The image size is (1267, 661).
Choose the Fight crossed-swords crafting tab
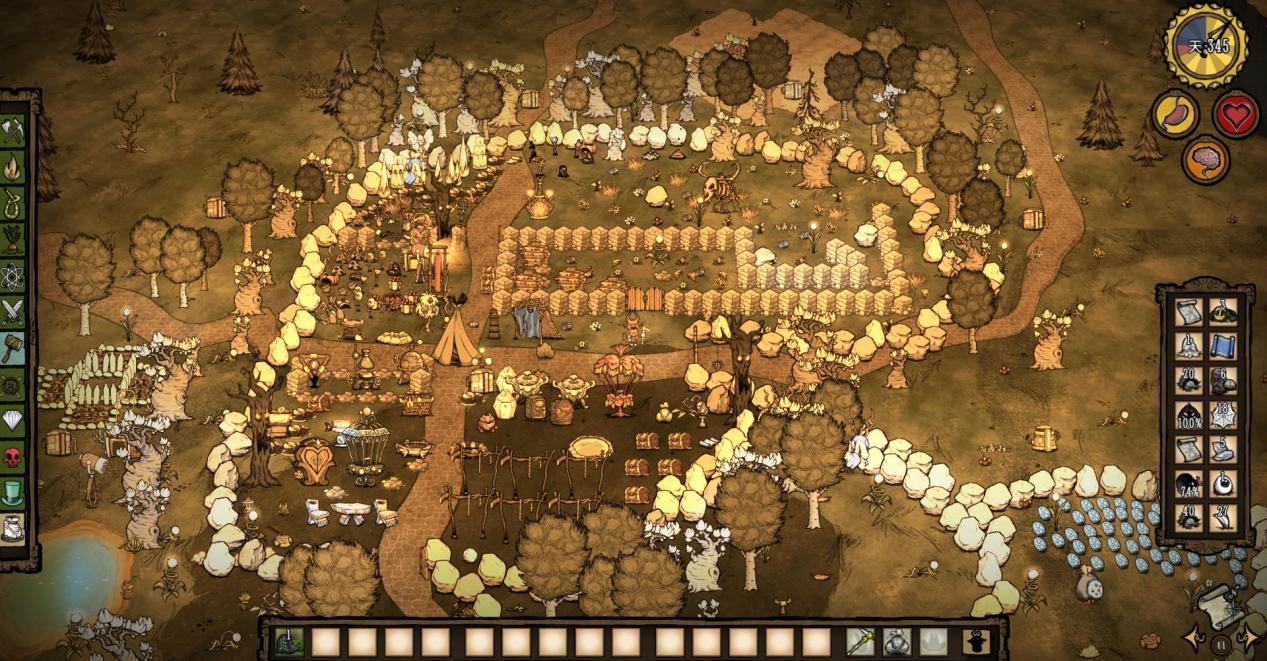click(13, 312)
